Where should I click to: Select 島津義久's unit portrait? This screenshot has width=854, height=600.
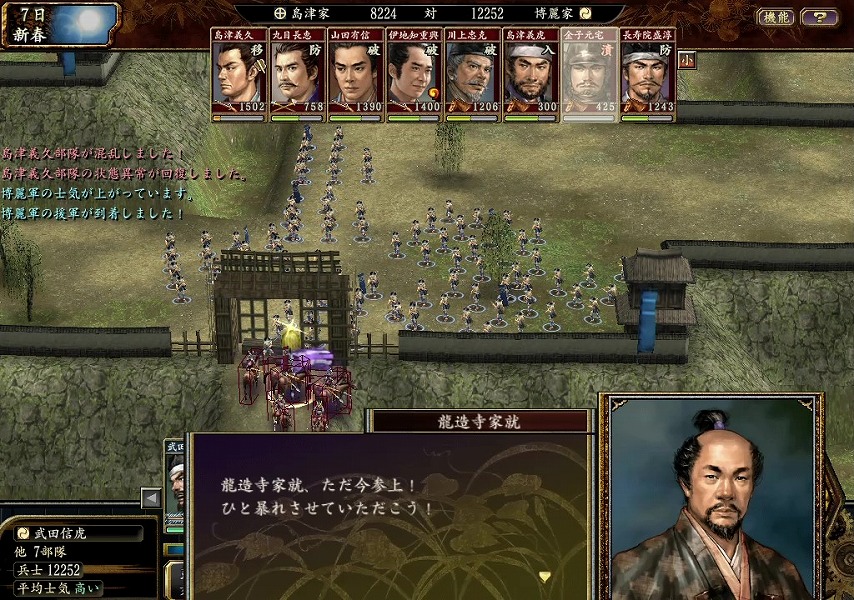click(239, 76)
